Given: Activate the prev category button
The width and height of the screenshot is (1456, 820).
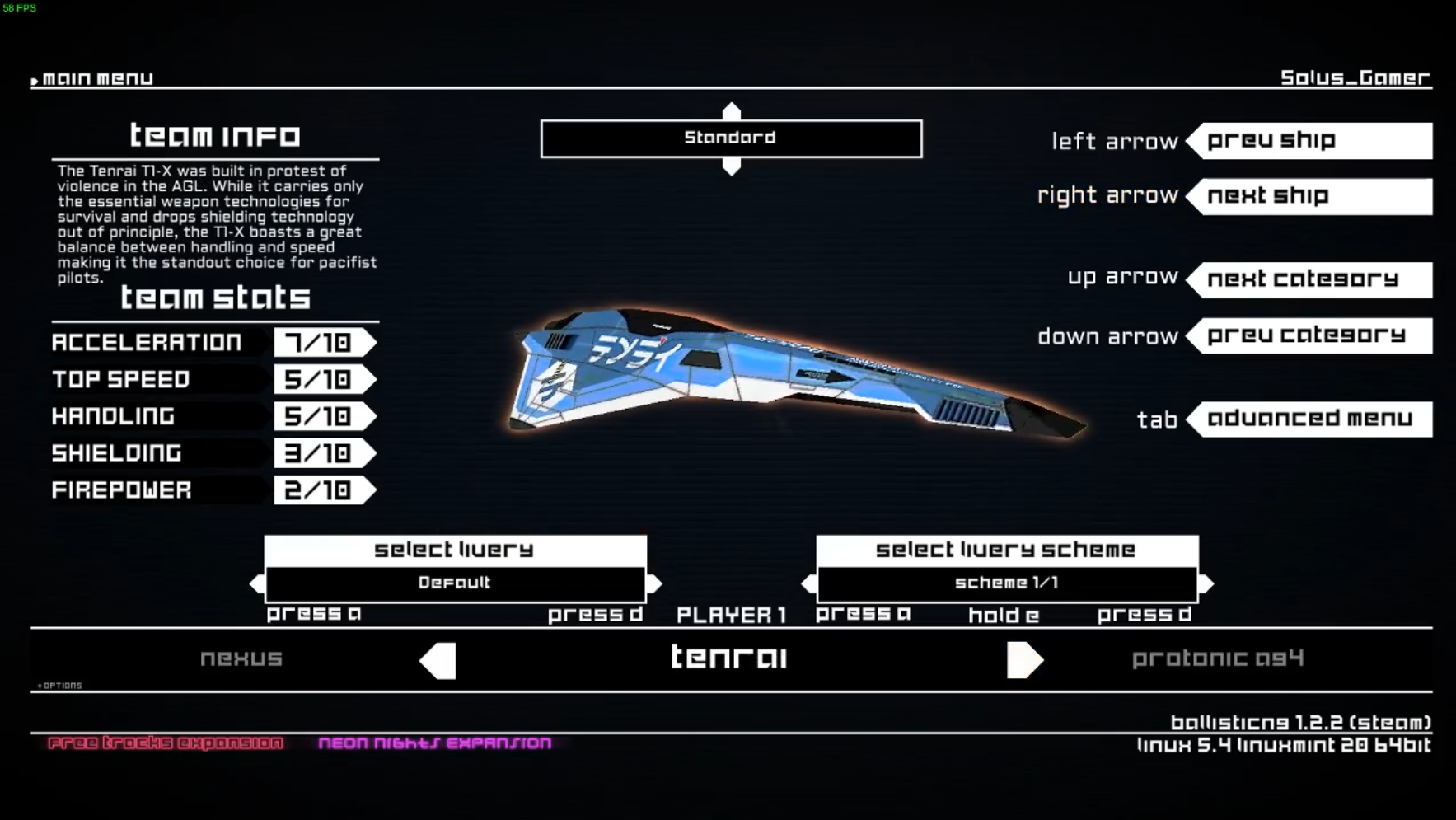Looking at the screenshot, I should [x=1313, y=335].
